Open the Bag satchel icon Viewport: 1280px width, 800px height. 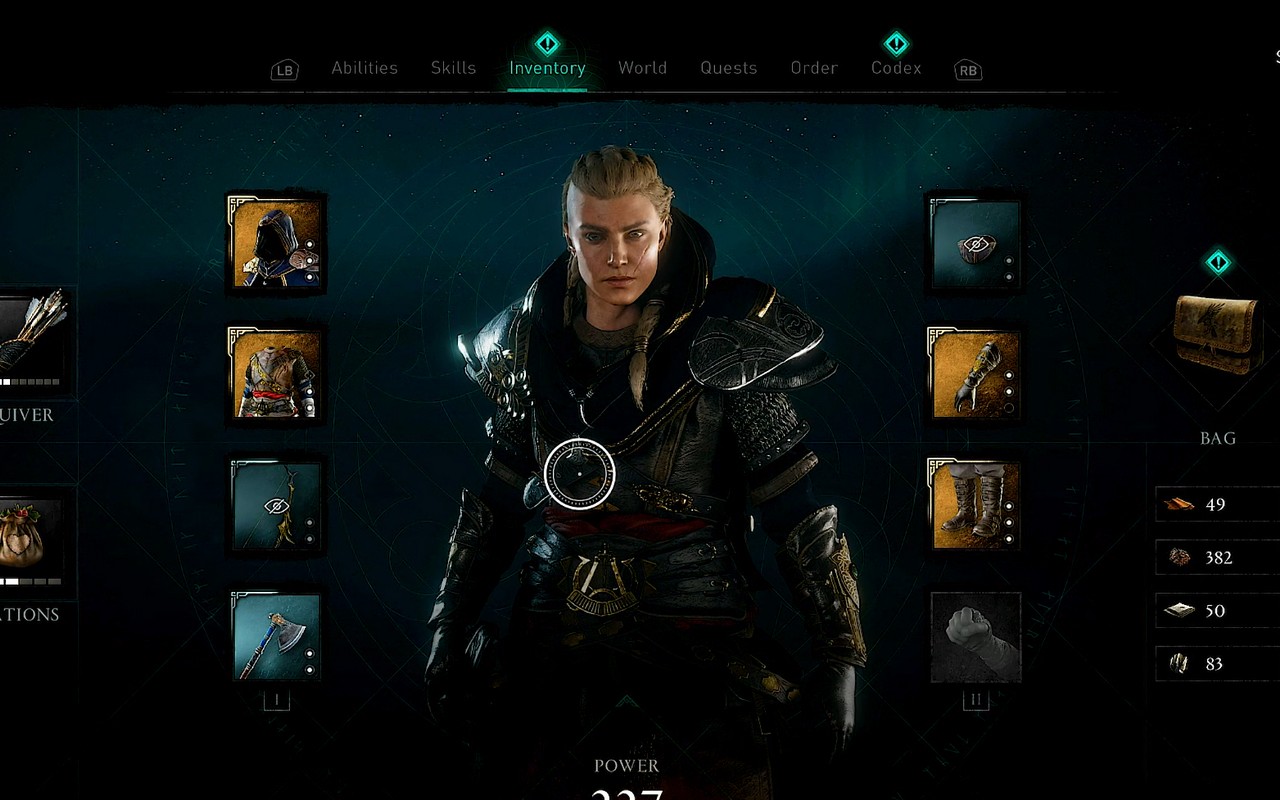1217,335
